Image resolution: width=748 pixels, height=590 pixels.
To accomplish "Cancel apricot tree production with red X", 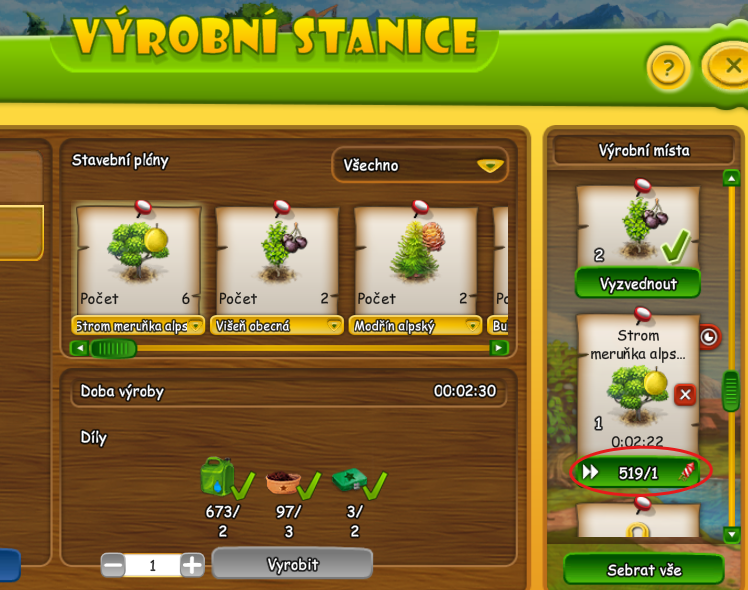I will coord(685,395).
